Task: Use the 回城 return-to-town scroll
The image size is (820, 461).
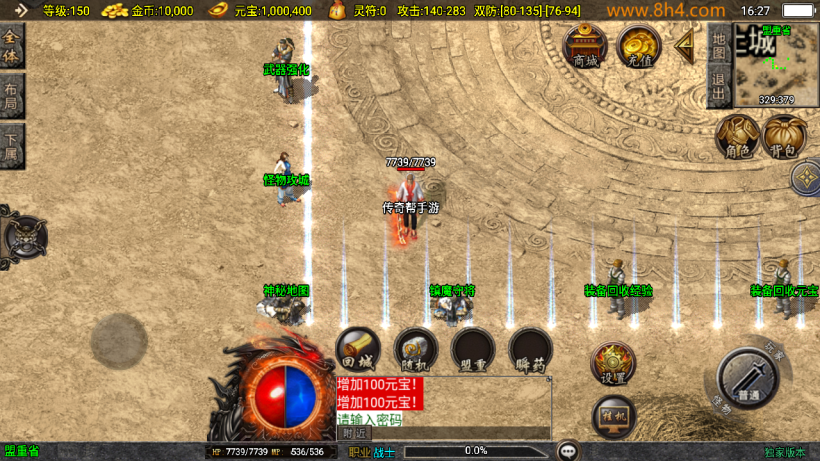Action: click(357, 349)
